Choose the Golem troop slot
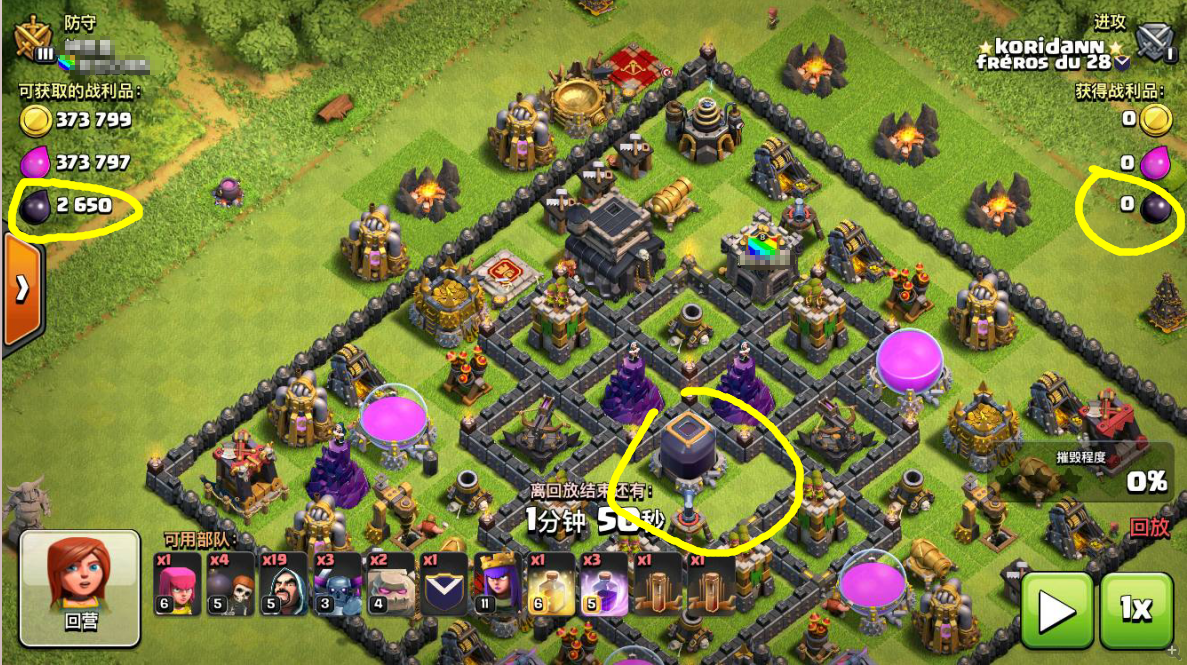Screen dimensions: 1187x665 point(390,584)
